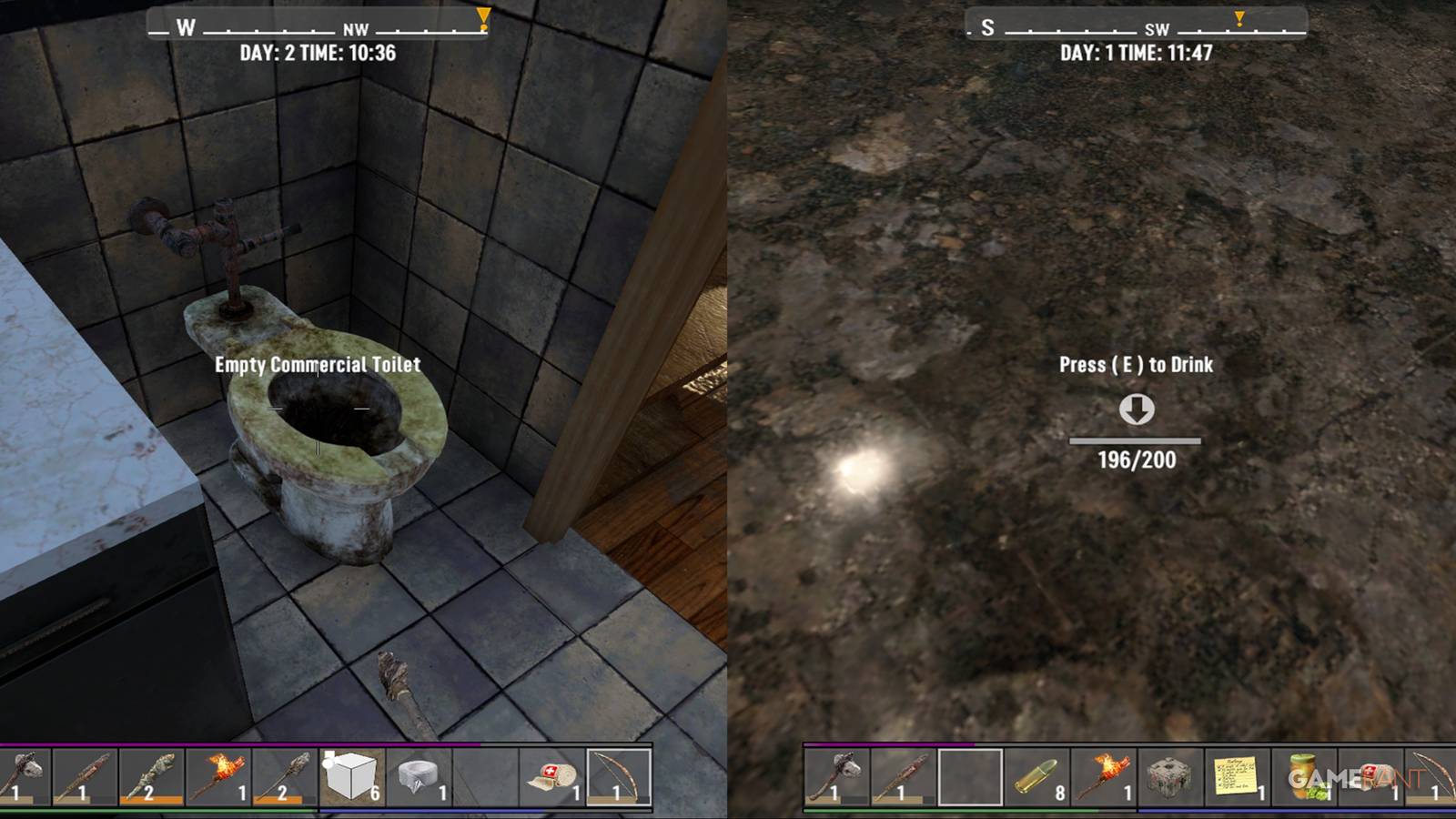Select the burning torch in the left hotbar

tap(218, 778)
